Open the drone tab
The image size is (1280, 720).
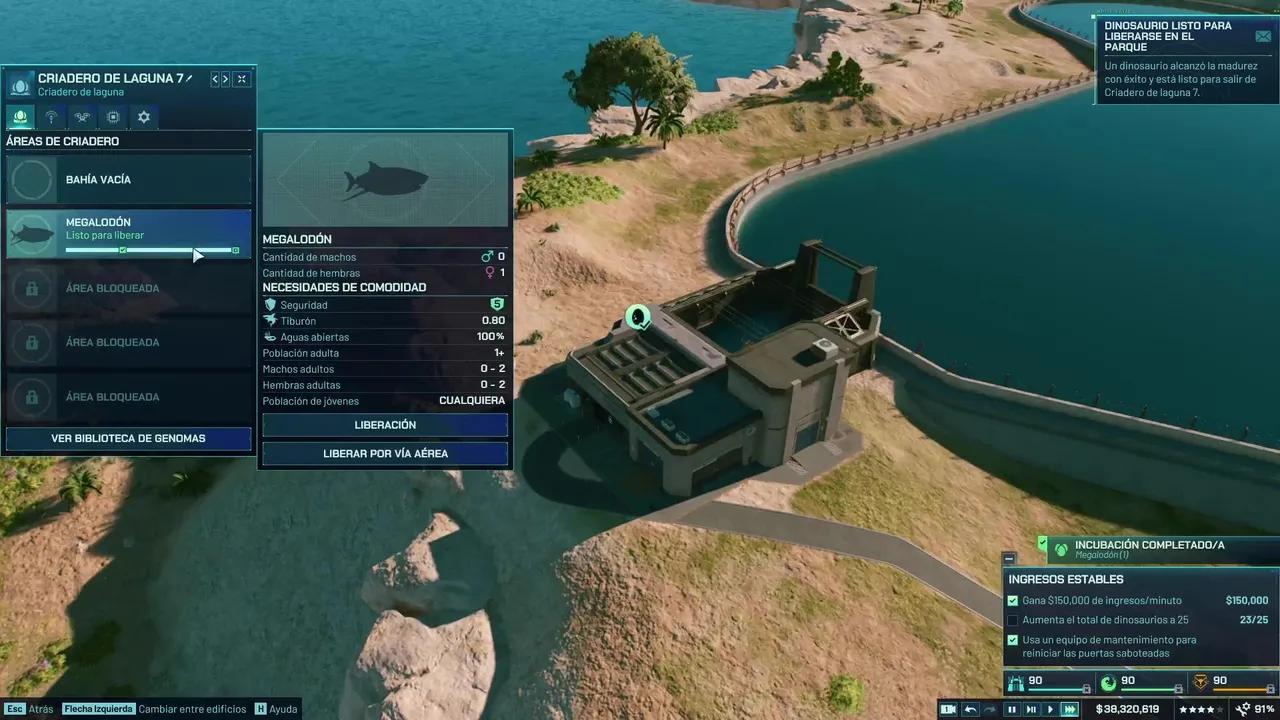click(82, 117)
